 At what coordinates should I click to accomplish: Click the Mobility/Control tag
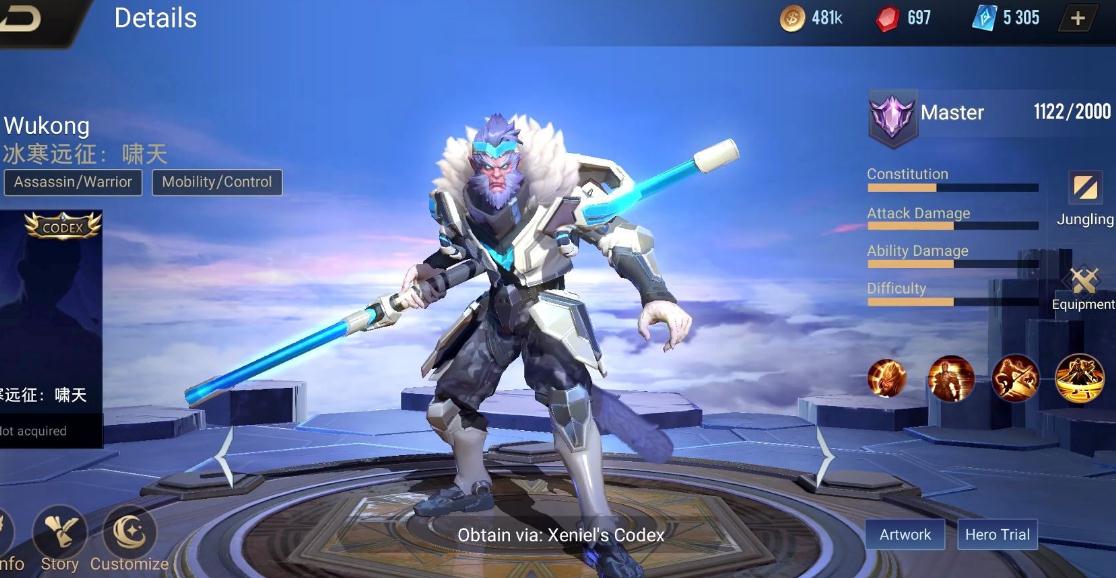tap(217, 182)
